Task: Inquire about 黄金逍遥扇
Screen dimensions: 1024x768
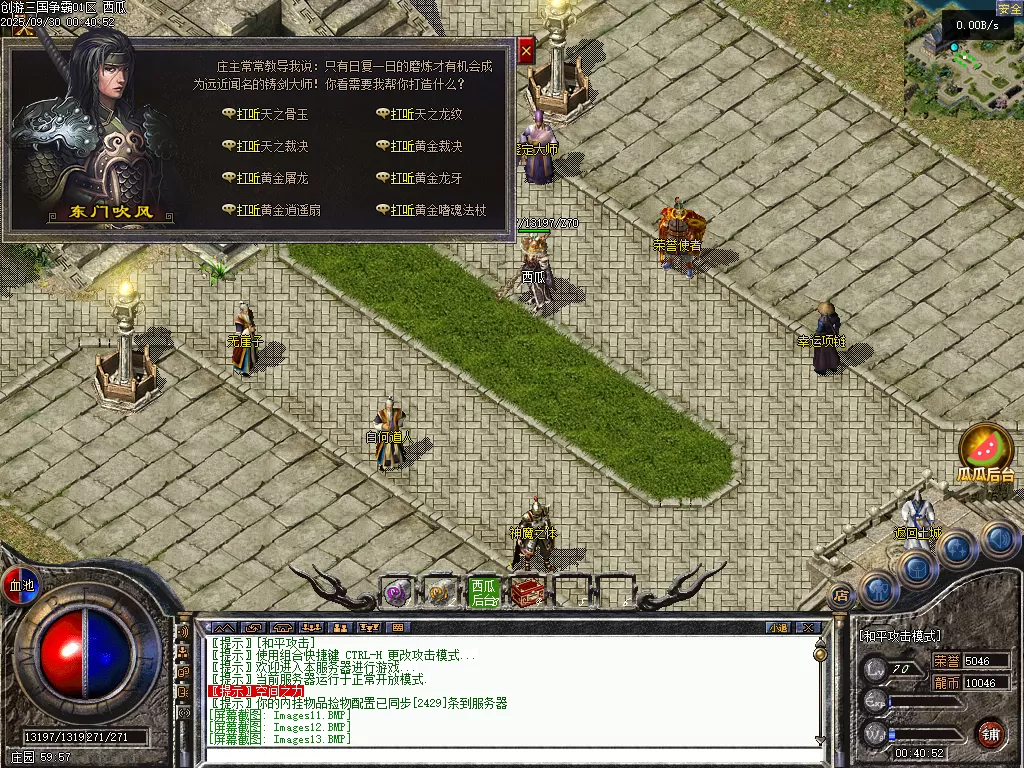Action: pos(278,210)
